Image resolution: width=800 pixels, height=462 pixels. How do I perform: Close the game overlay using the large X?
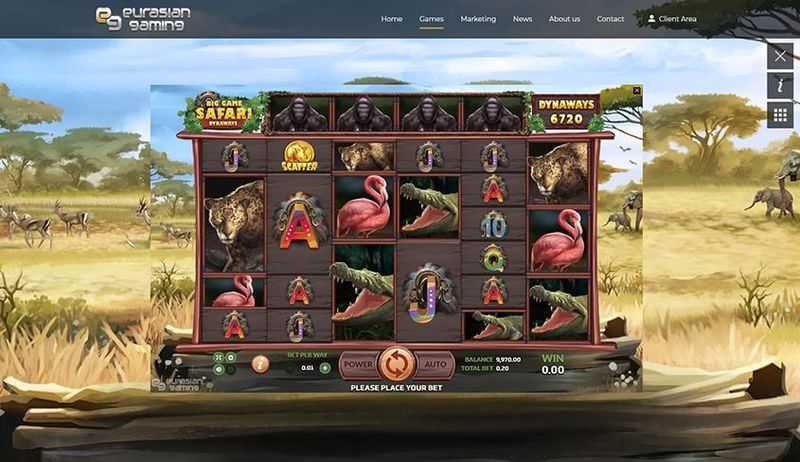(780, 56)
